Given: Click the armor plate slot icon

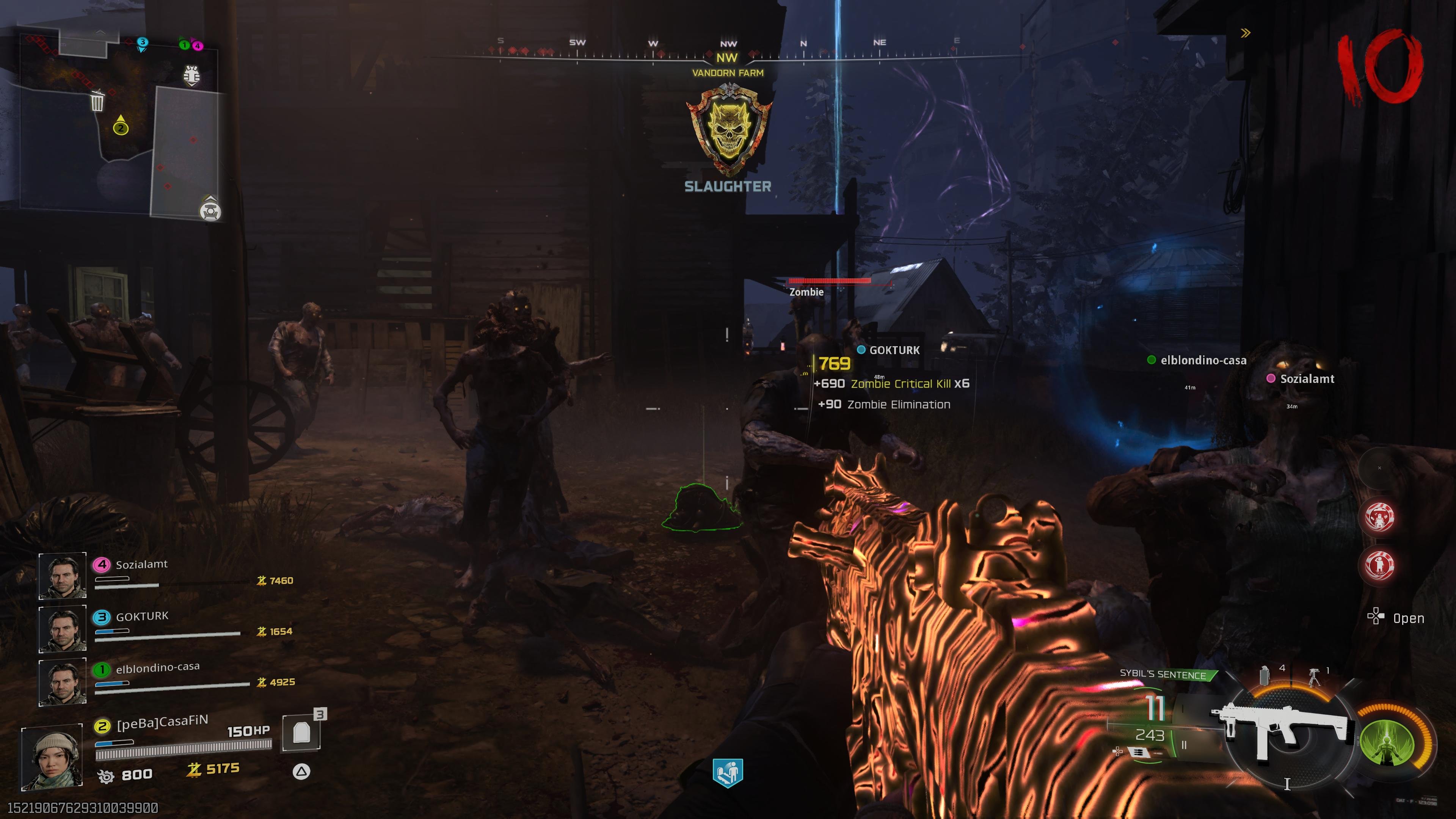Looking at the screenshot, I should pyautogui.click(x=301, y=733).
